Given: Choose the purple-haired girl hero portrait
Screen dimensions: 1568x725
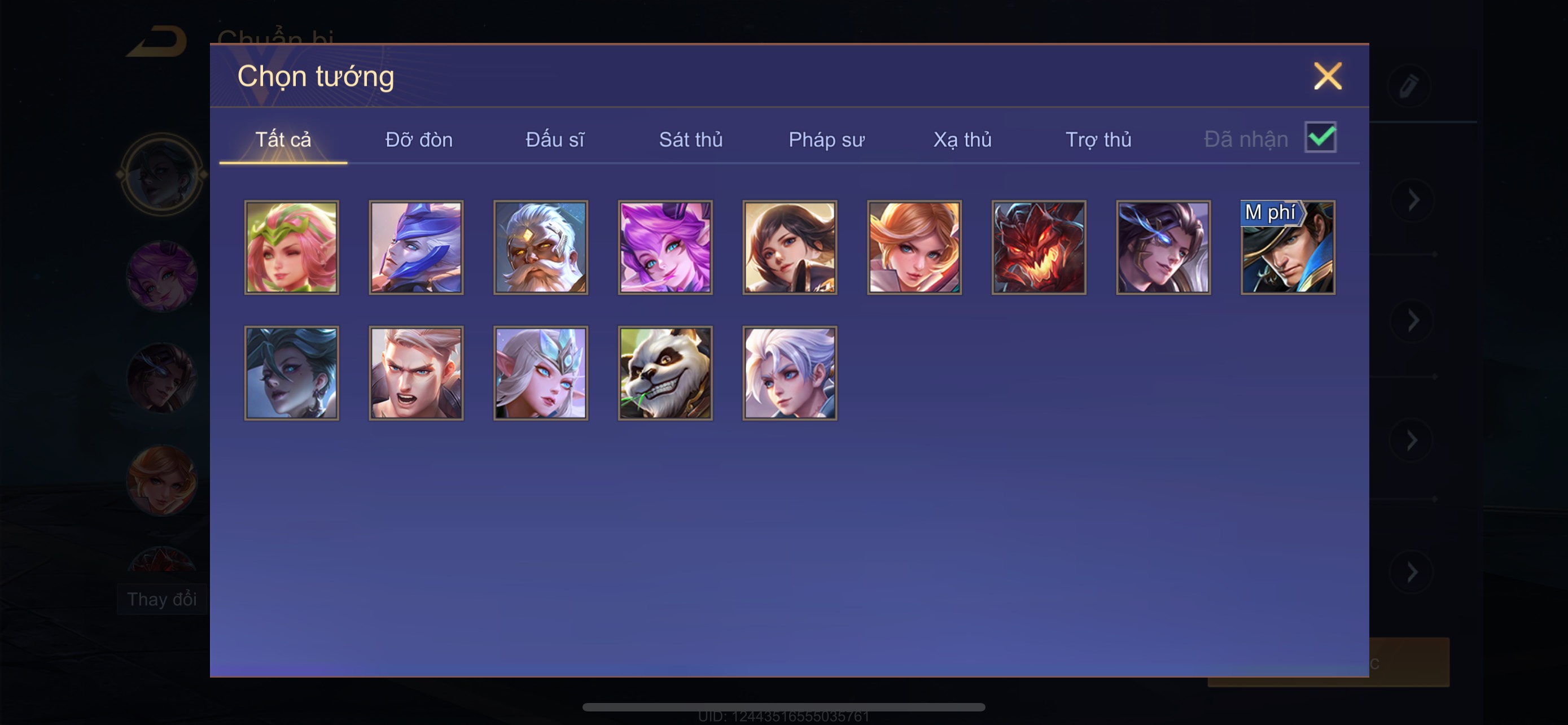Looking at the screenshot, I should tap(665, 248).
